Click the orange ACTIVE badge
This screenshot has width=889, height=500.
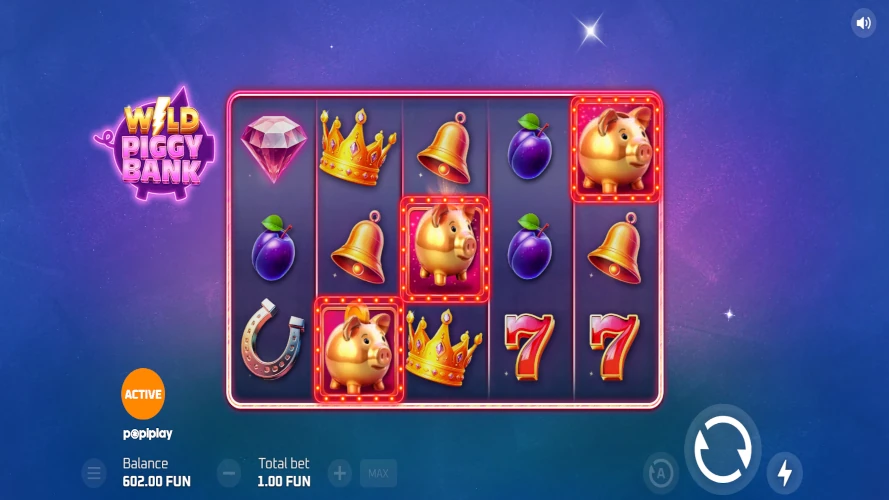click(x=143, y=394)
